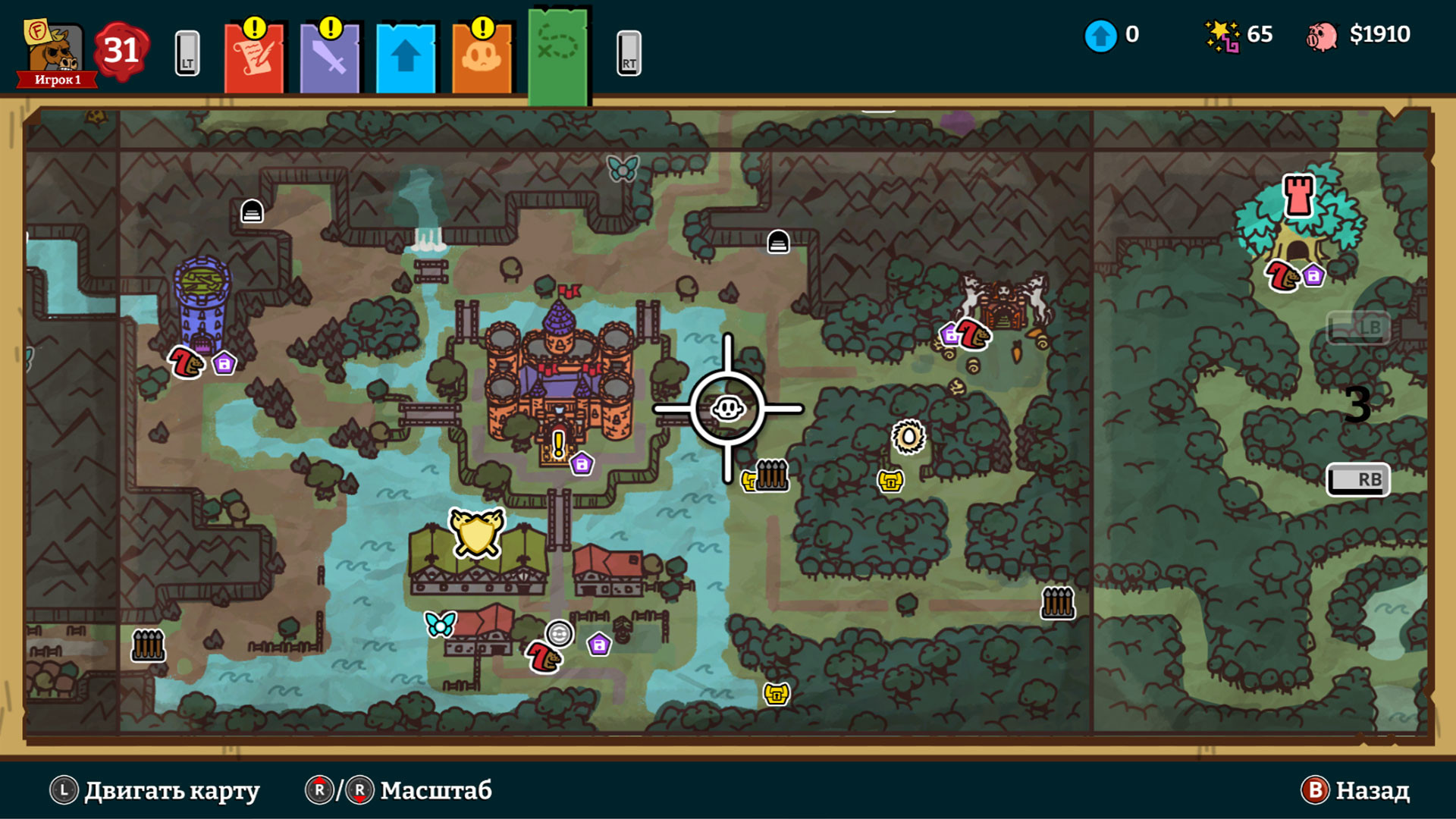
Task: Click the red castle tower marker
Action: tap(1298, 195)
